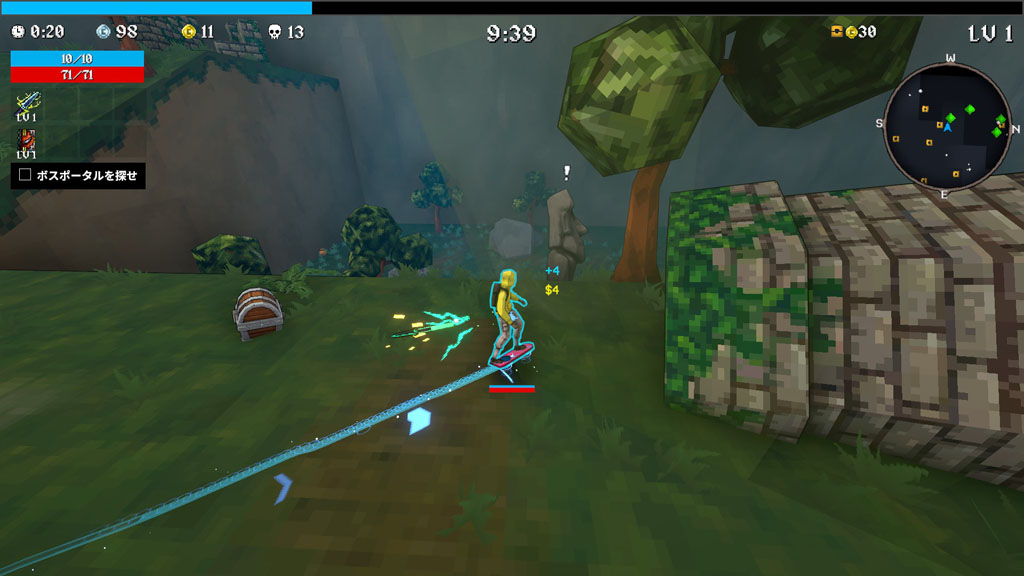Tick the boss portal objective checkbox
The image size is (1024, 576).
click(25, 175)
